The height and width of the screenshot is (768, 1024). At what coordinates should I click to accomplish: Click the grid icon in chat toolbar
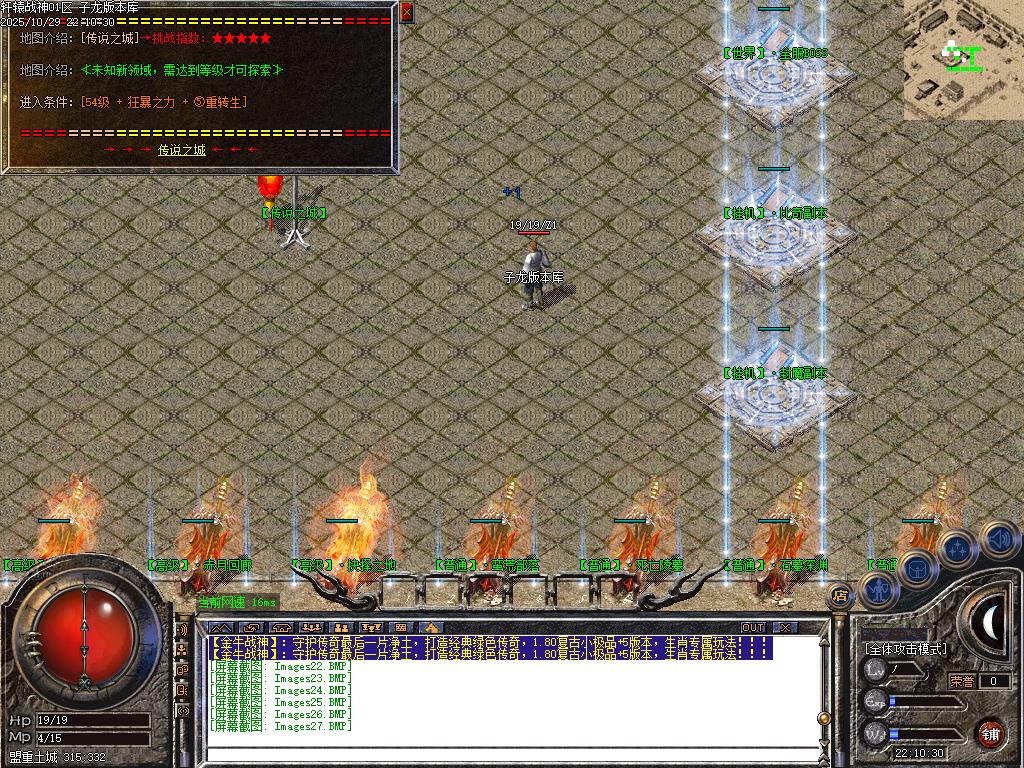click(401, 627)
